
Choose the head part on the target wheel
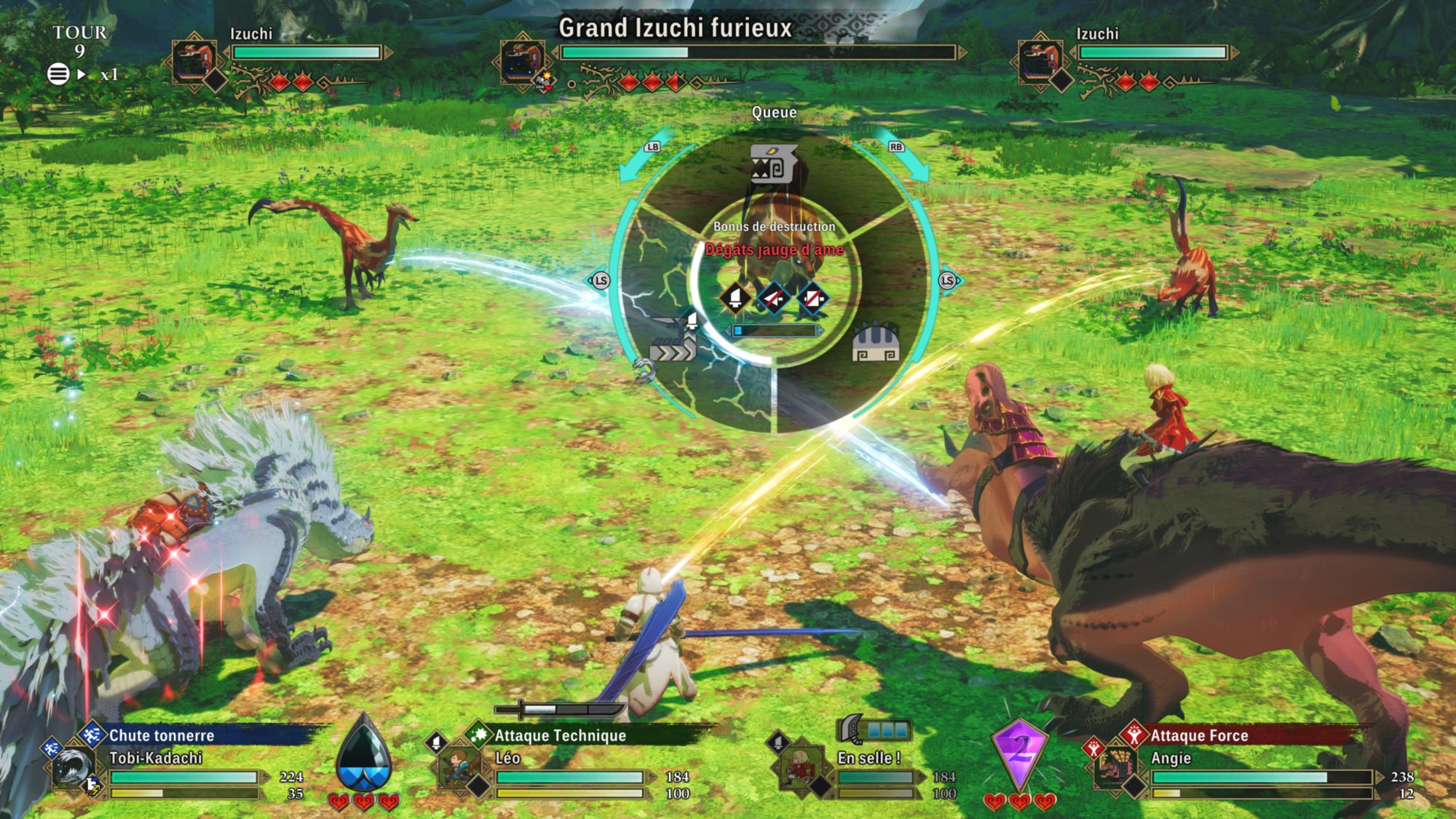[773, 164]
